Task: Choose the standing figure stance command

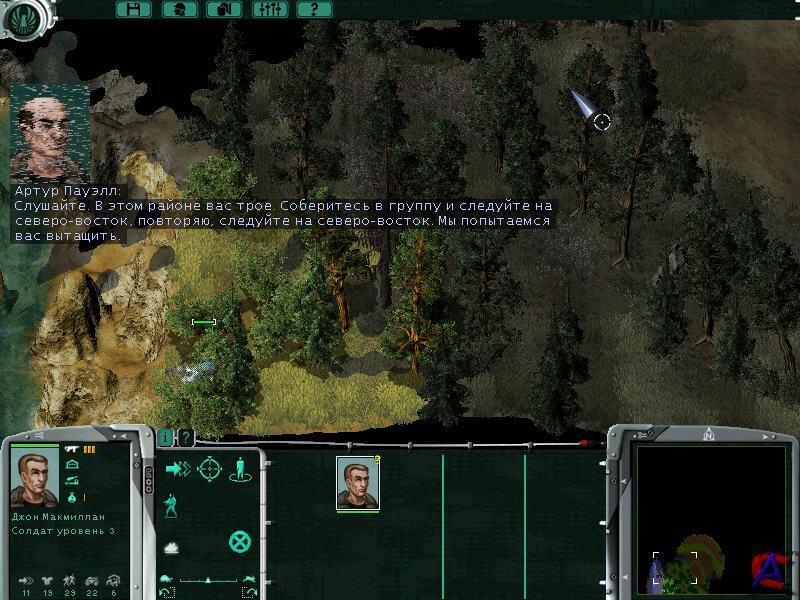Action: [x=240, y=468]
